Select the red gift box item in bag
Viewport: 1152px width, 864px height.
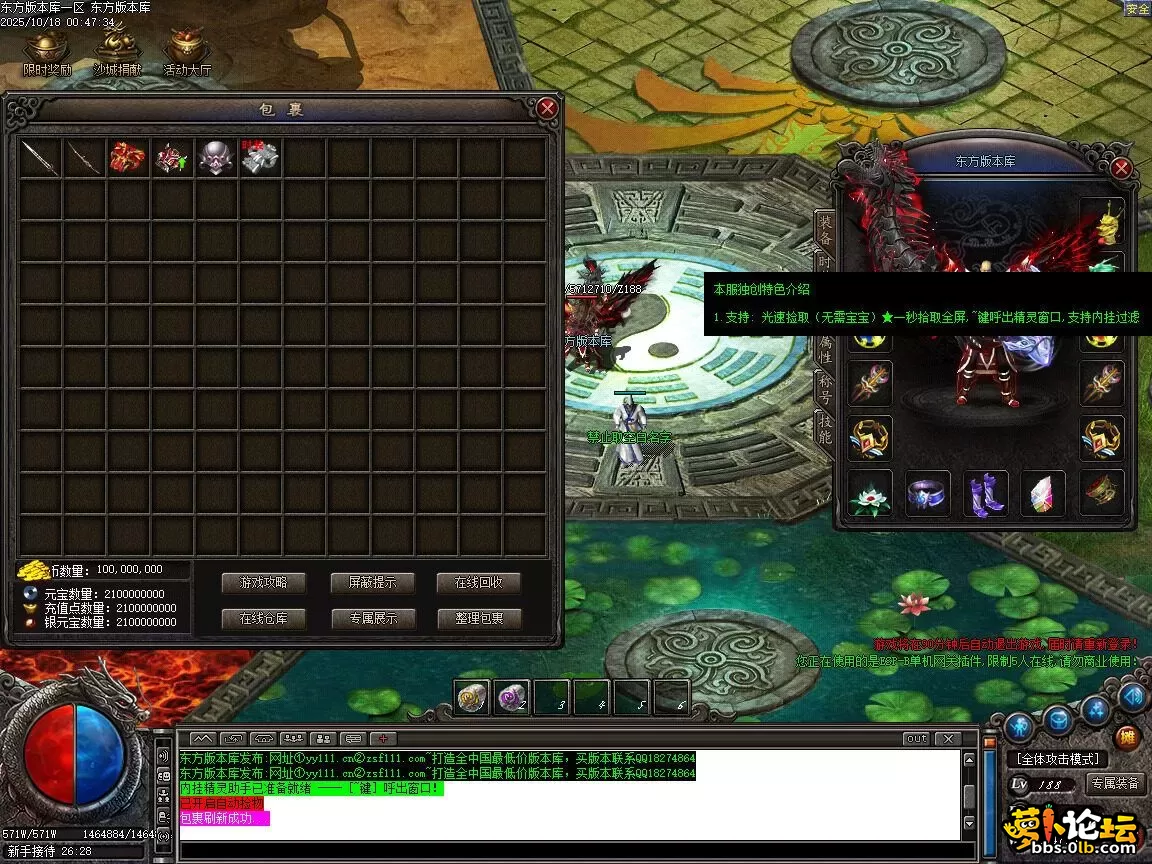[x=128, y=158]
